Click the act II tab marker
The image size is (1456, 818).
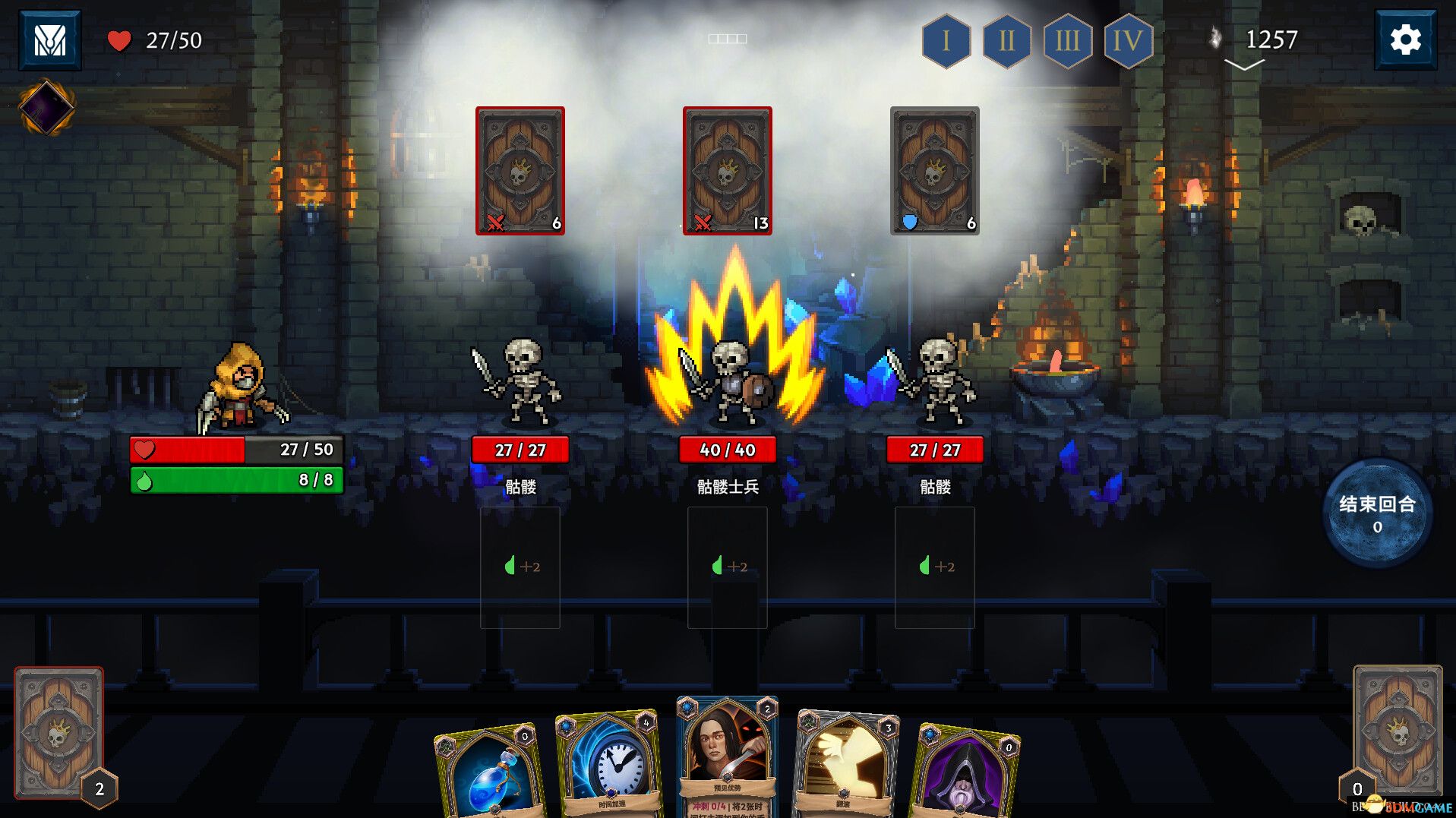click(x=1006, y=43)
